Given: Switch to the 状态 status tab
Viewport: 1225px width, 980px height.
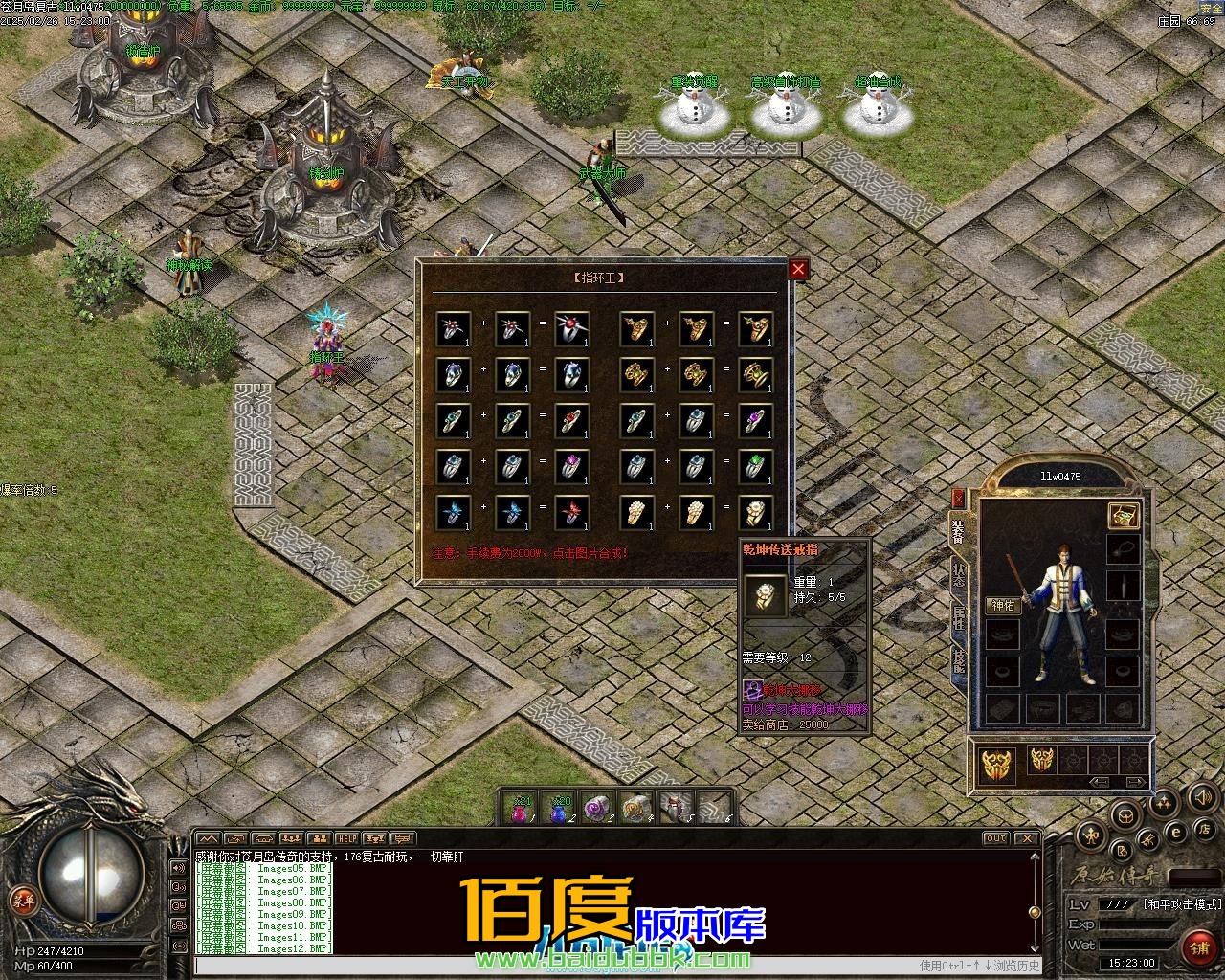Looking at the screenshot, I should click(958, 575).
